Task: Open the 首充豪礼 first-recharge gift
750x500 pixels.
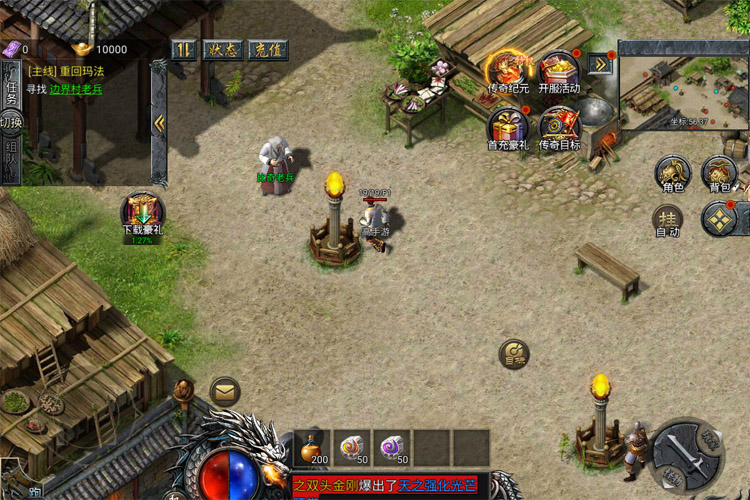Action: pyautogui.click(x=507, y=127)
